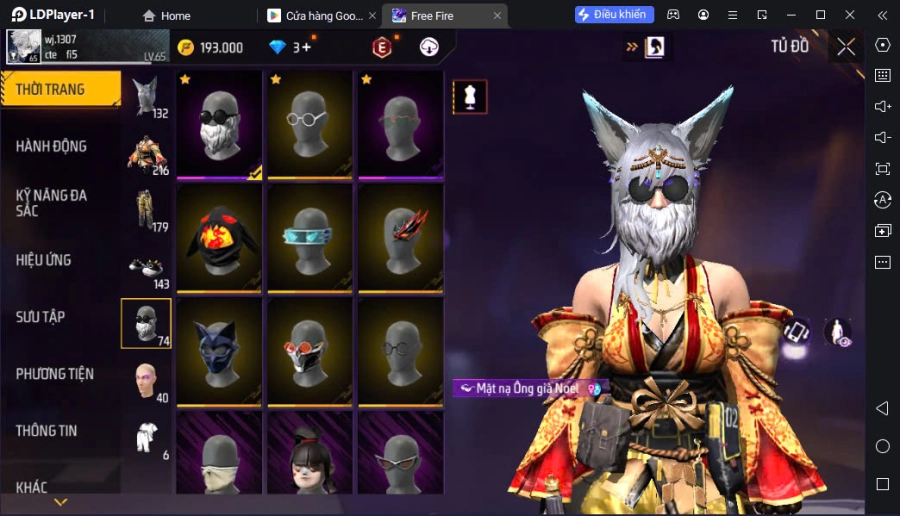900x516 pixels.
Task: Select the cyan visor glasses item
Action: tap(311, 240)
